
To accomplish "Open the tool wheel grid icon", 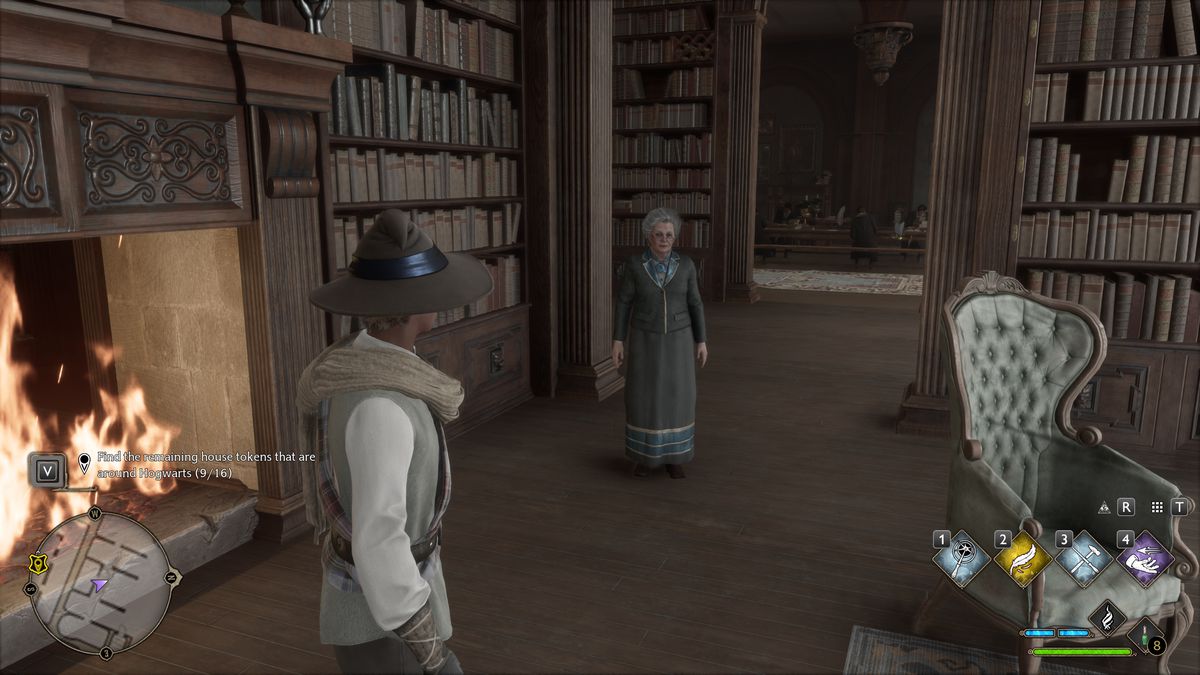I will click(1157, 507).
